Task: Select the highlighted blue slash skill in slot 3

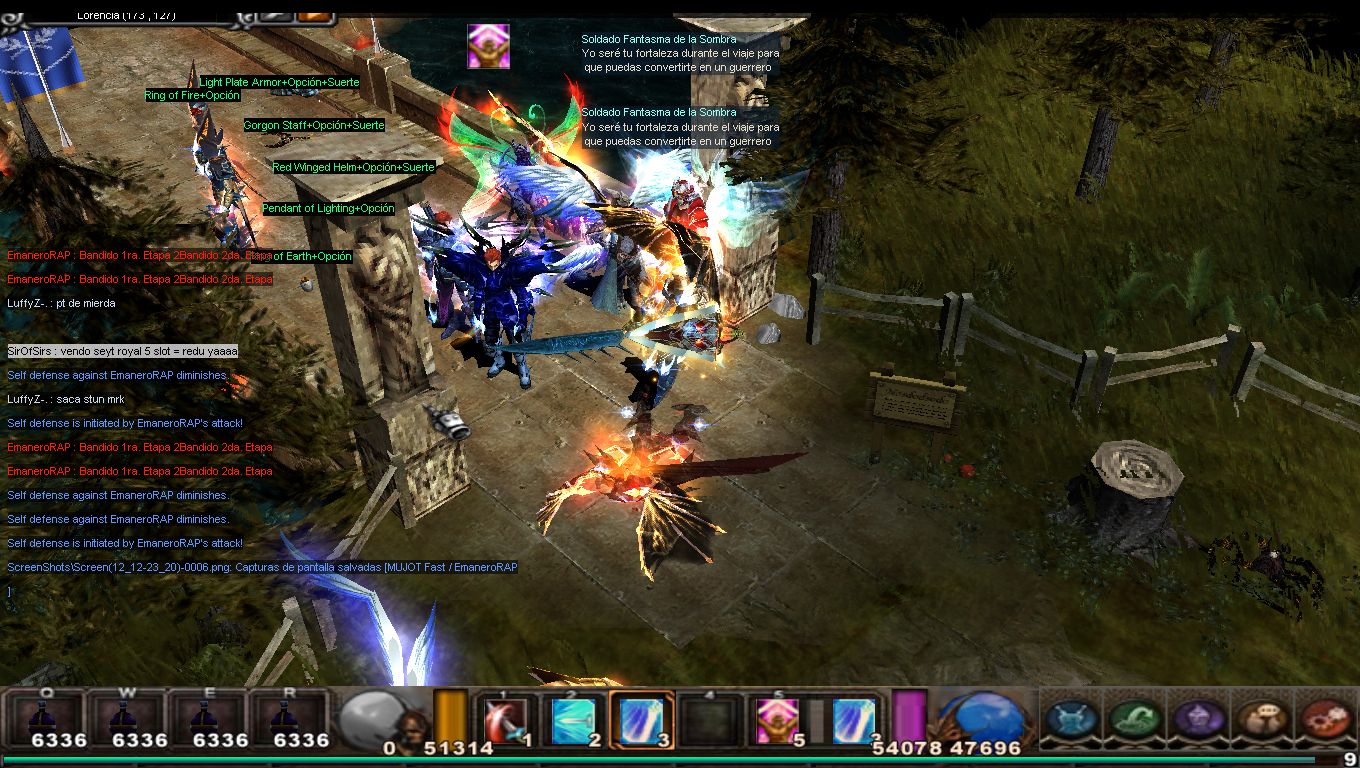Action: point(639,719)
